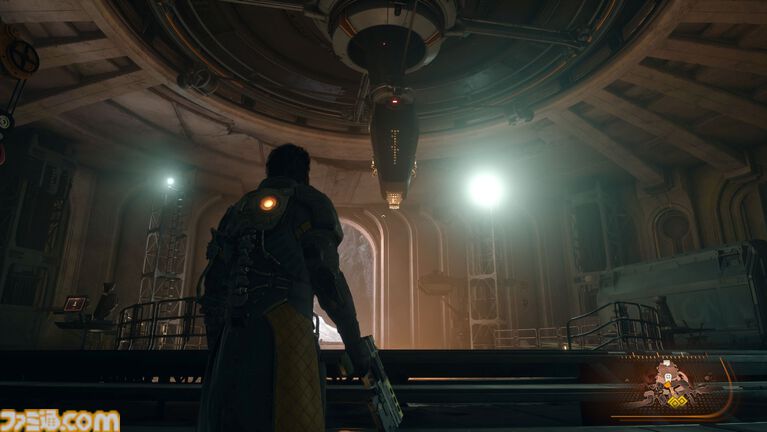The height and width of the screenshot is (432, 767).
Task: Select the weapon icon in the HUD panel
Action: [669, 385]
